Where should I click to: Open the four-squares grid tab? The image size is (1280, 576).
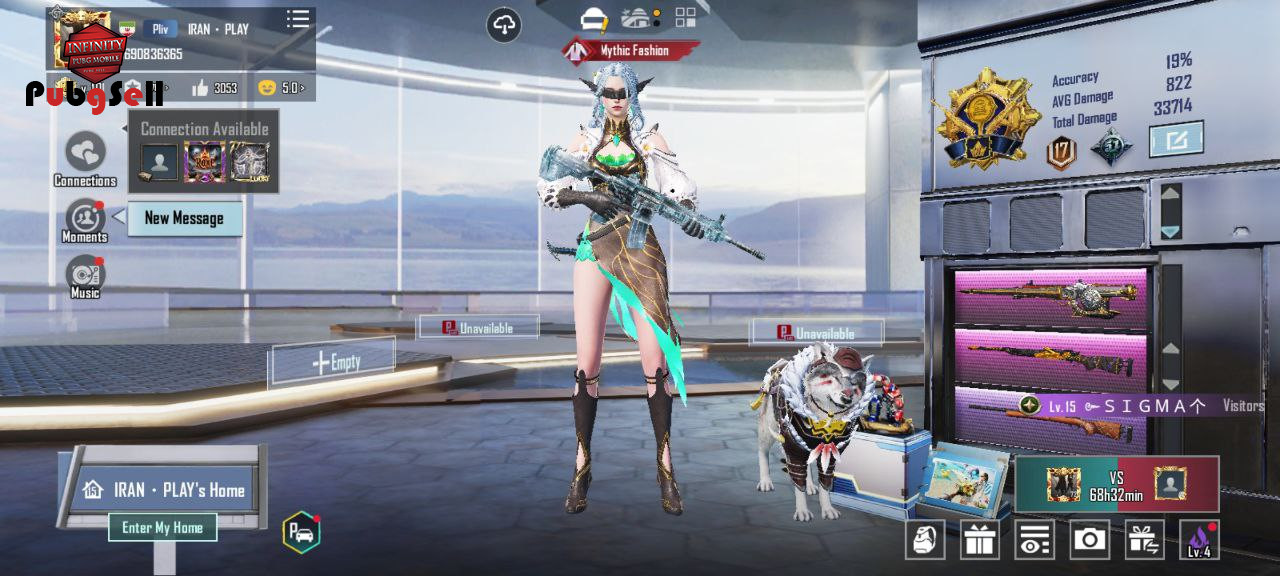click(x=686, y=17)
